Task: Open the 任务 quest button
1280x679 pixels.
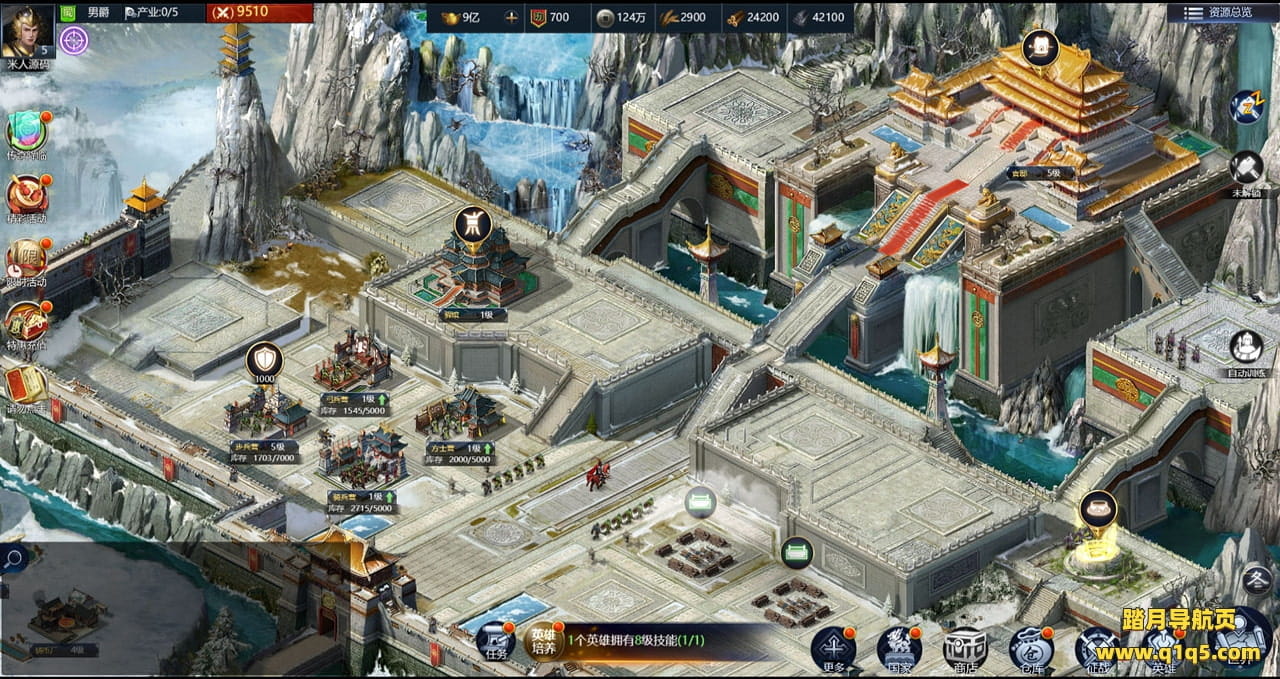Action: 495,641
